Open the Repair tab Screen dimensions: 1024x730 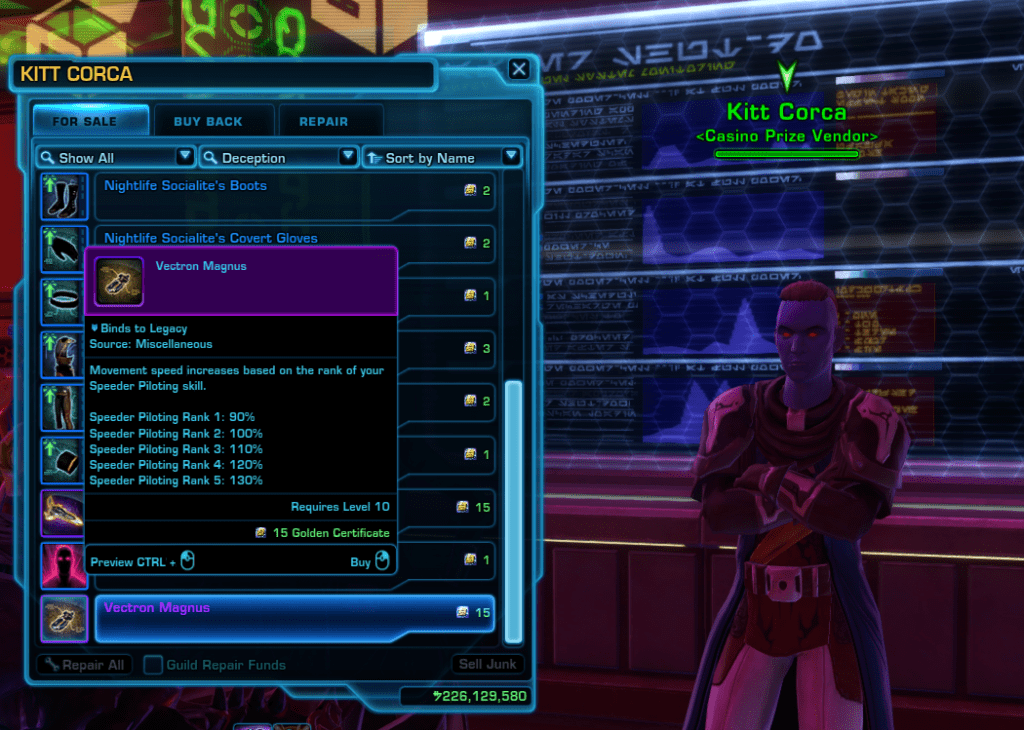323,121
